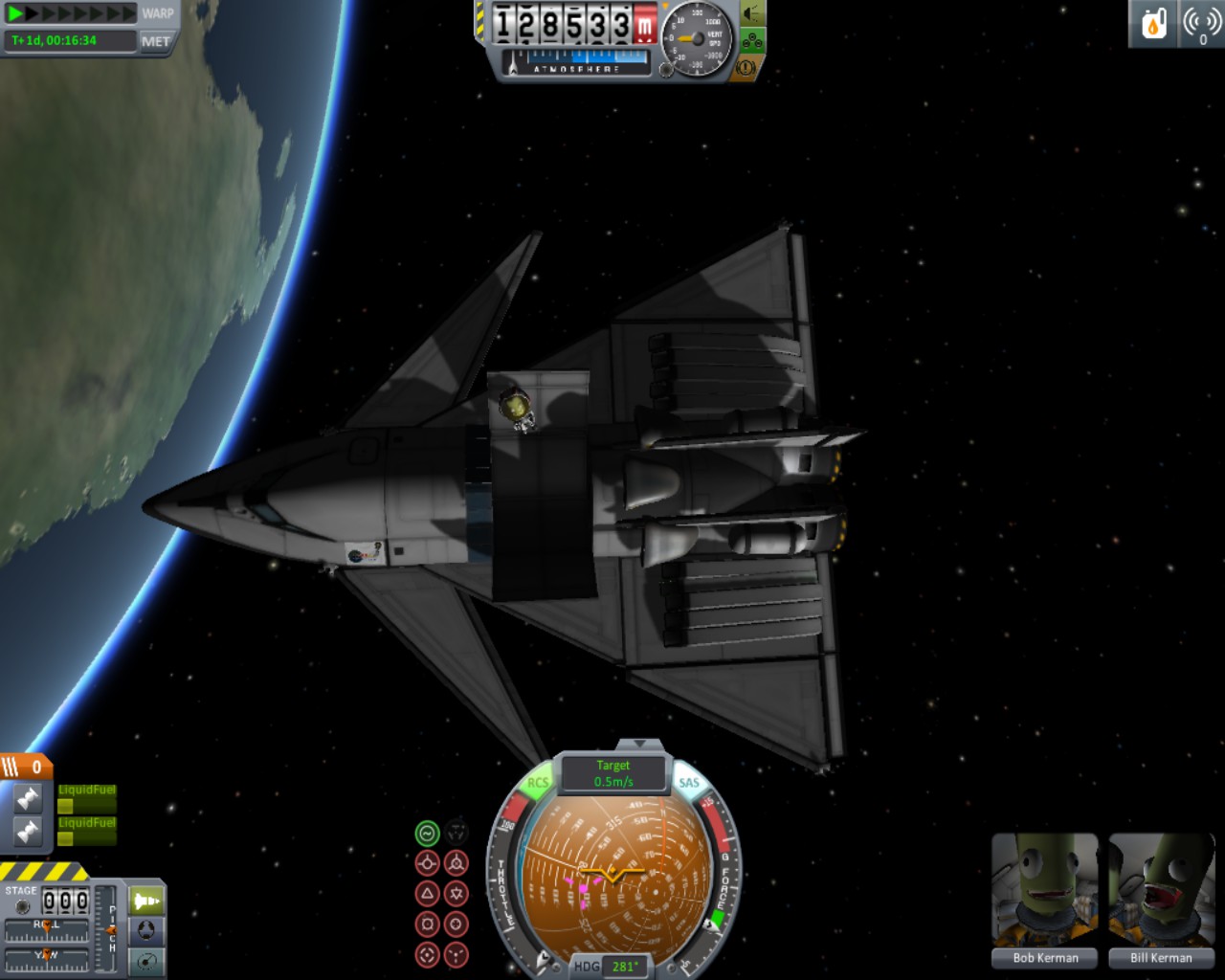The image size is (1225, 980).
Task: Toggle the brakes warning button
Action: point(746,67)
